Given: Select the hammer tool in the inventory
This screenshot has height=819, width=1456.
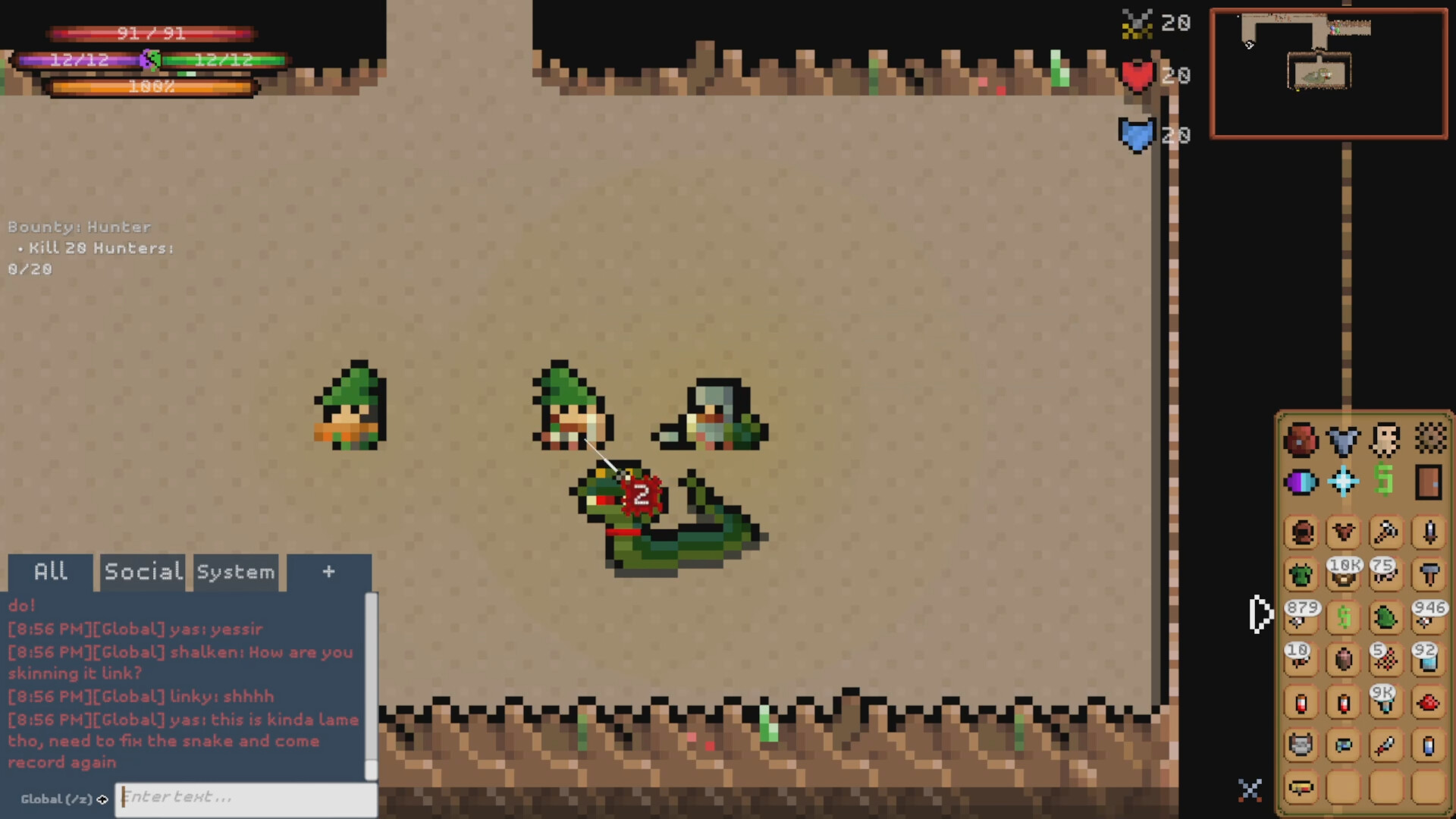Looking at the screenshot, I should [x=1429, y=574].
